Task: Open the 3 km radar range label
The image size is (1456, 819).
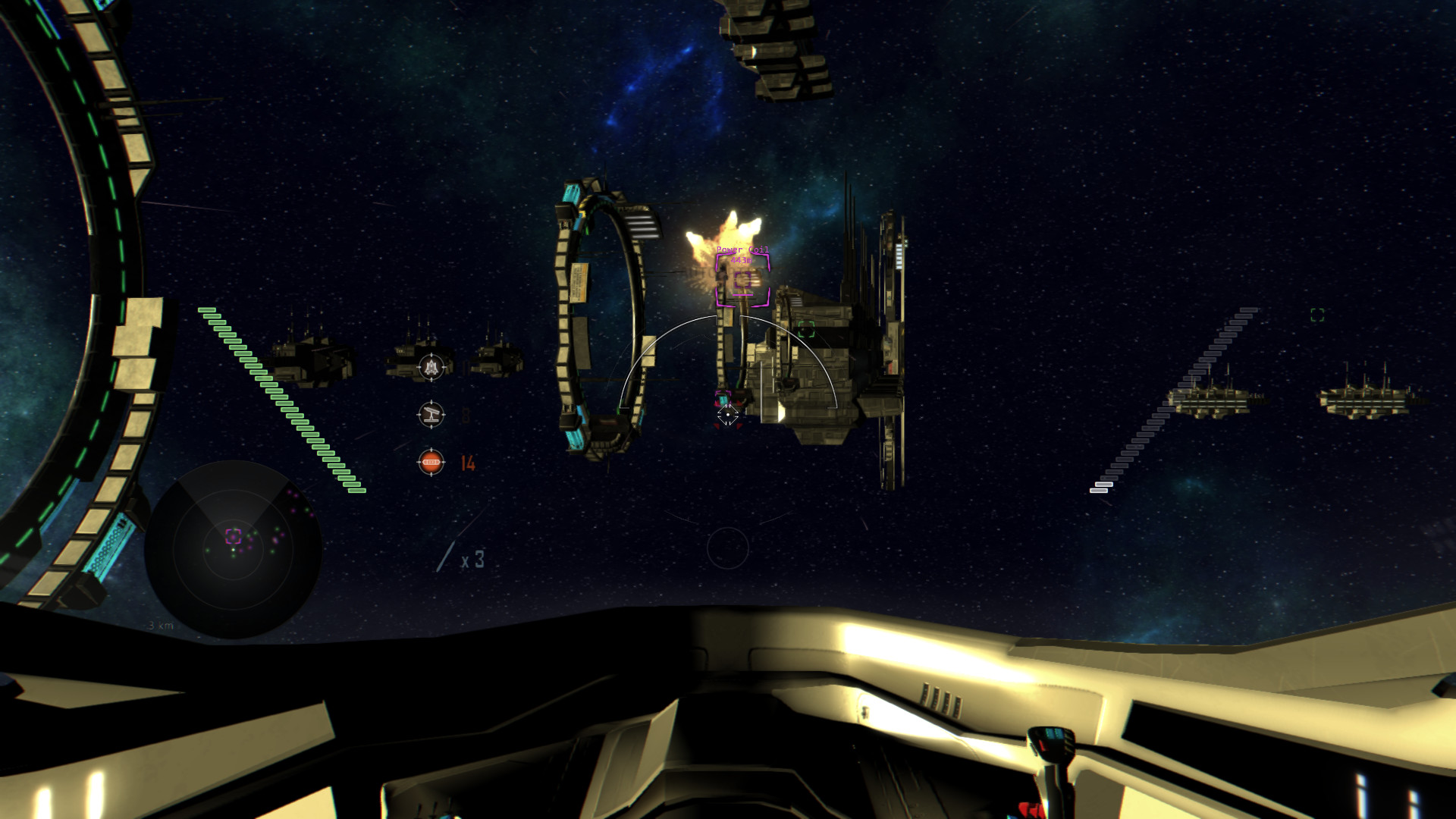Action: 161,626
